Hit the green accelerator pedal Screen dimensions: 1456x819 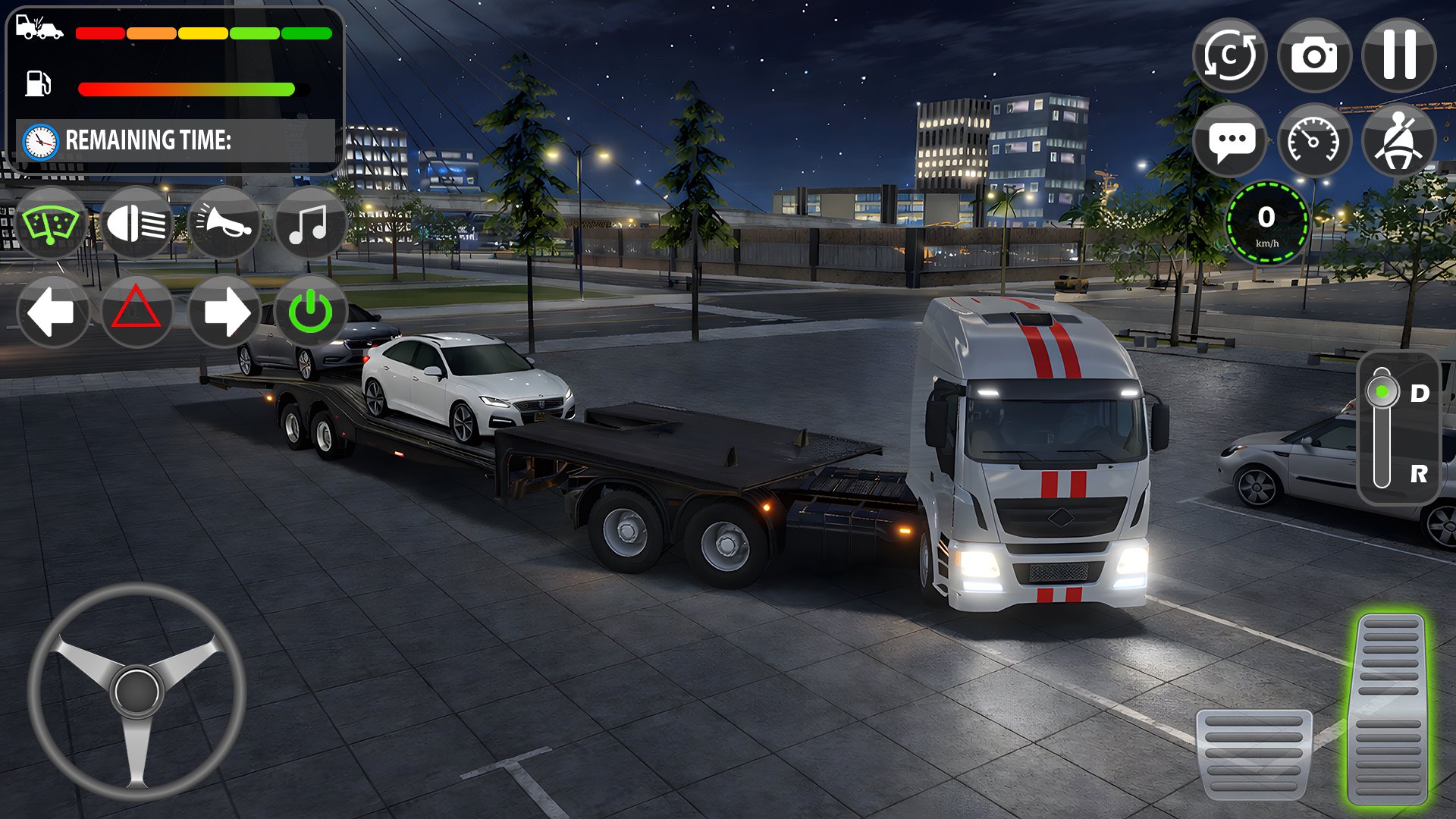point(1389,709)
